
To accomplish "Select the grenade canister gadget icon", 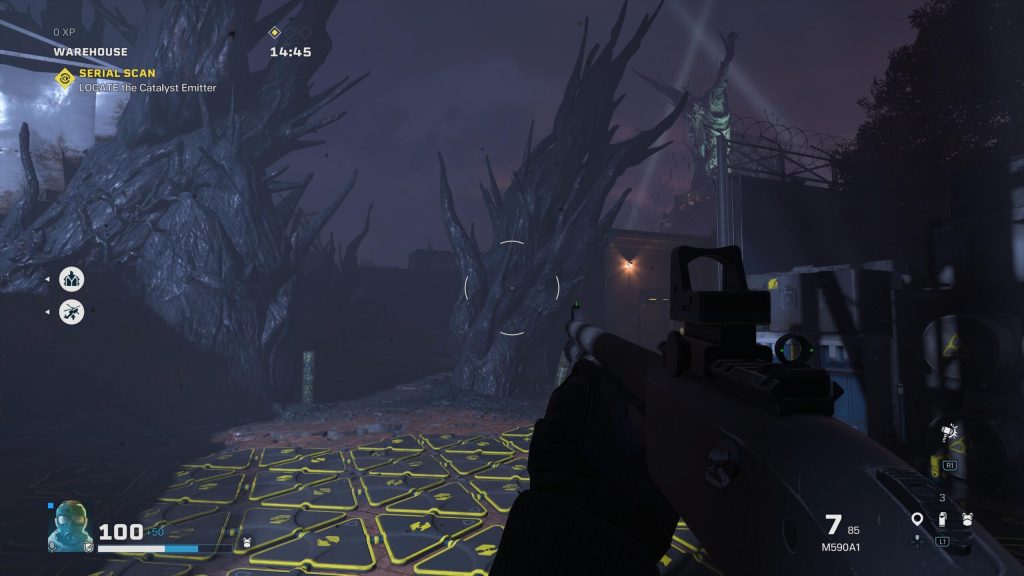I will pos(942,519).
